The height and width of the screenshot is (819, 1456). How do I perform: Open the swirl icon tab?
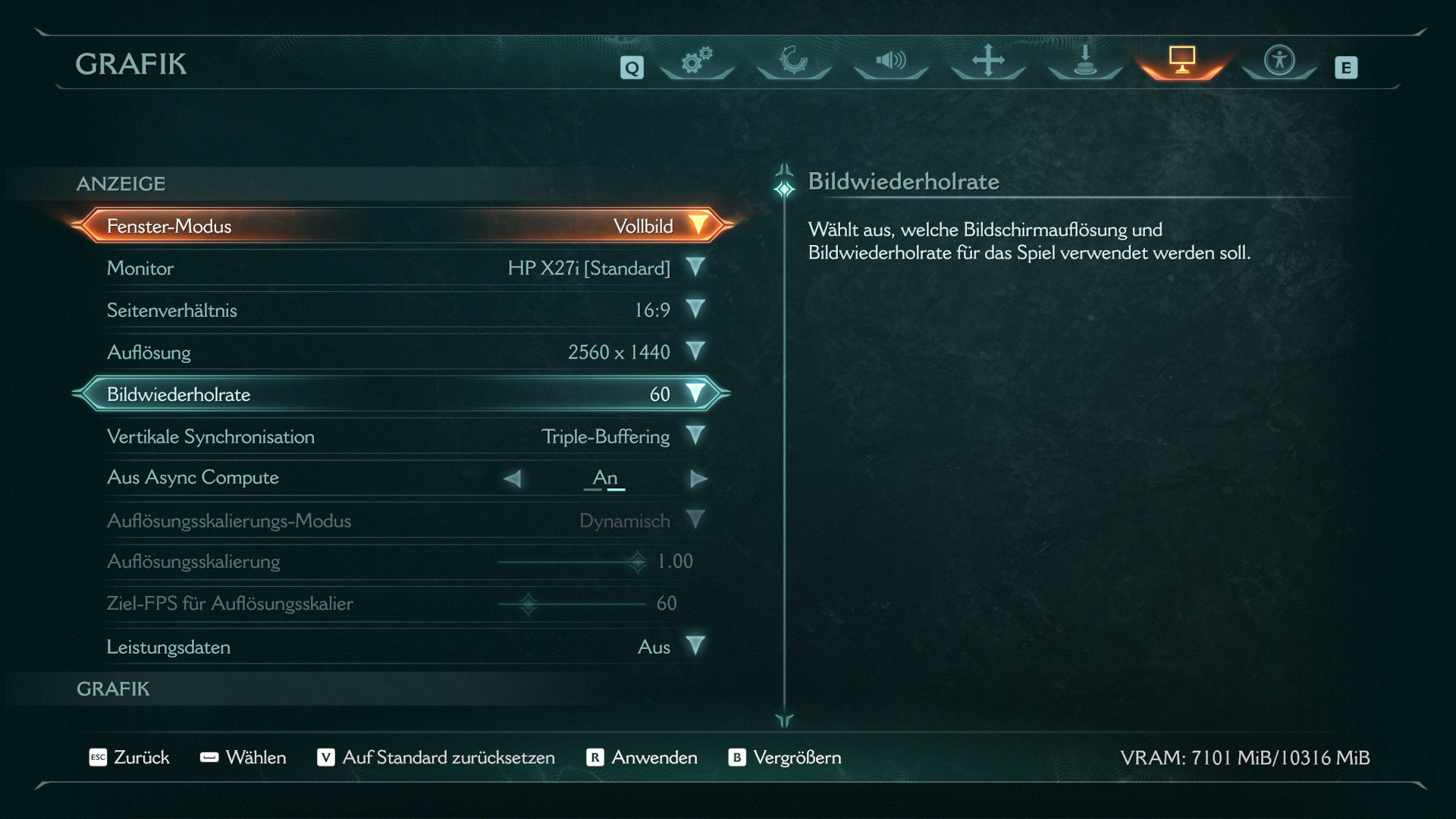[794, 61]
